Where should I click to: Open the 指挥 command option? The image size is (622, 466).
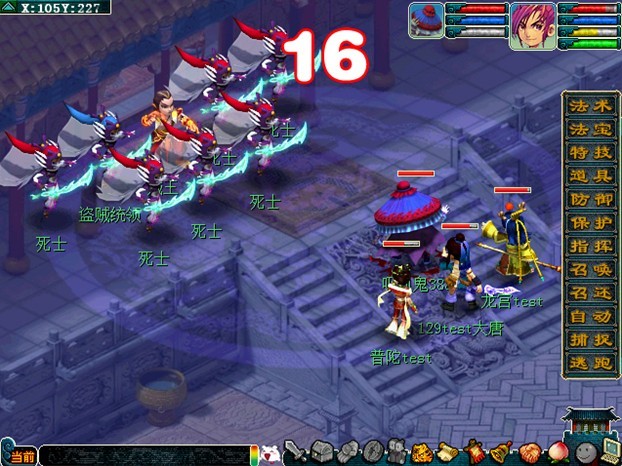point(583,245)
